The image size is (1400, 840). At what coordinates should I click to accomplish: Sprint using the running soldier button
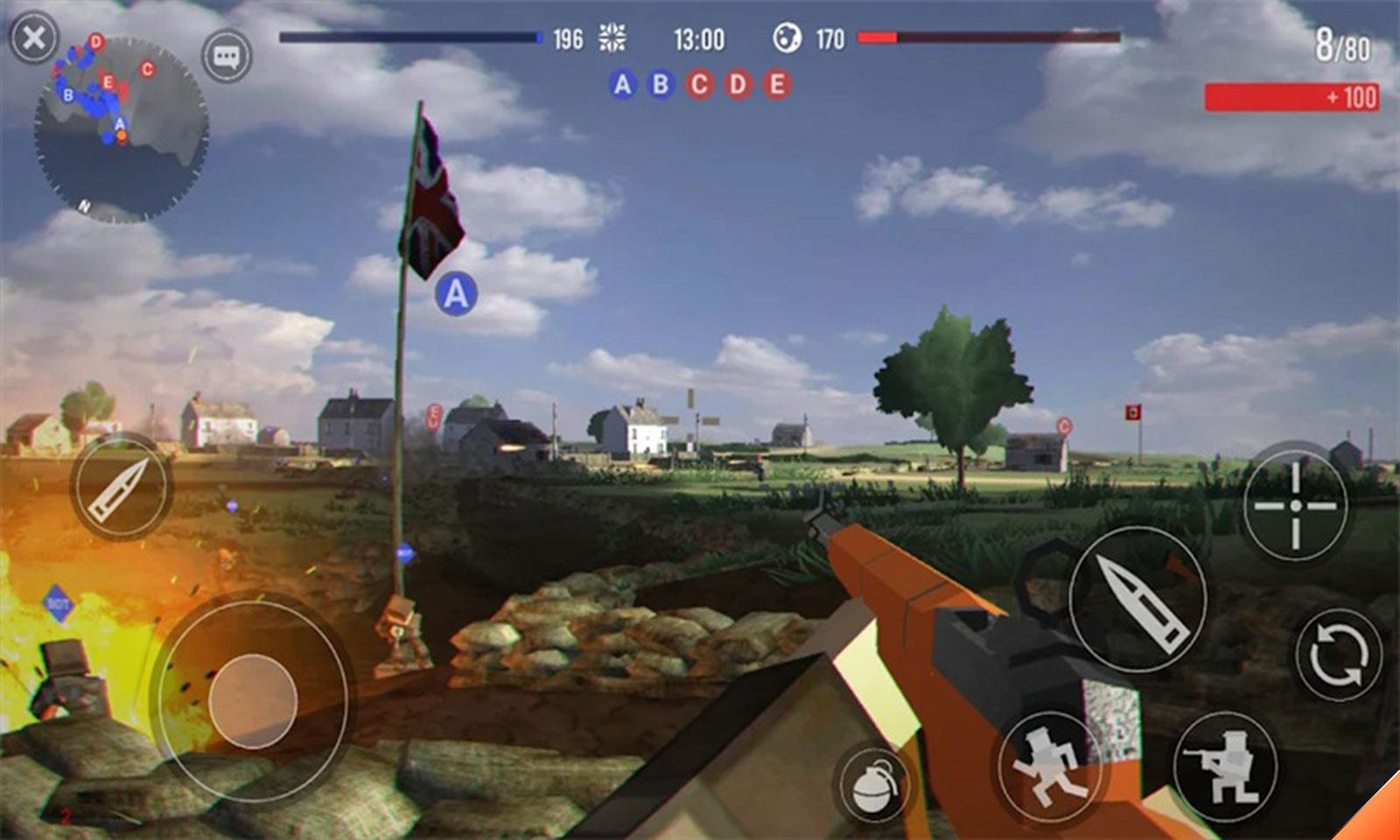click(1049, 767)
